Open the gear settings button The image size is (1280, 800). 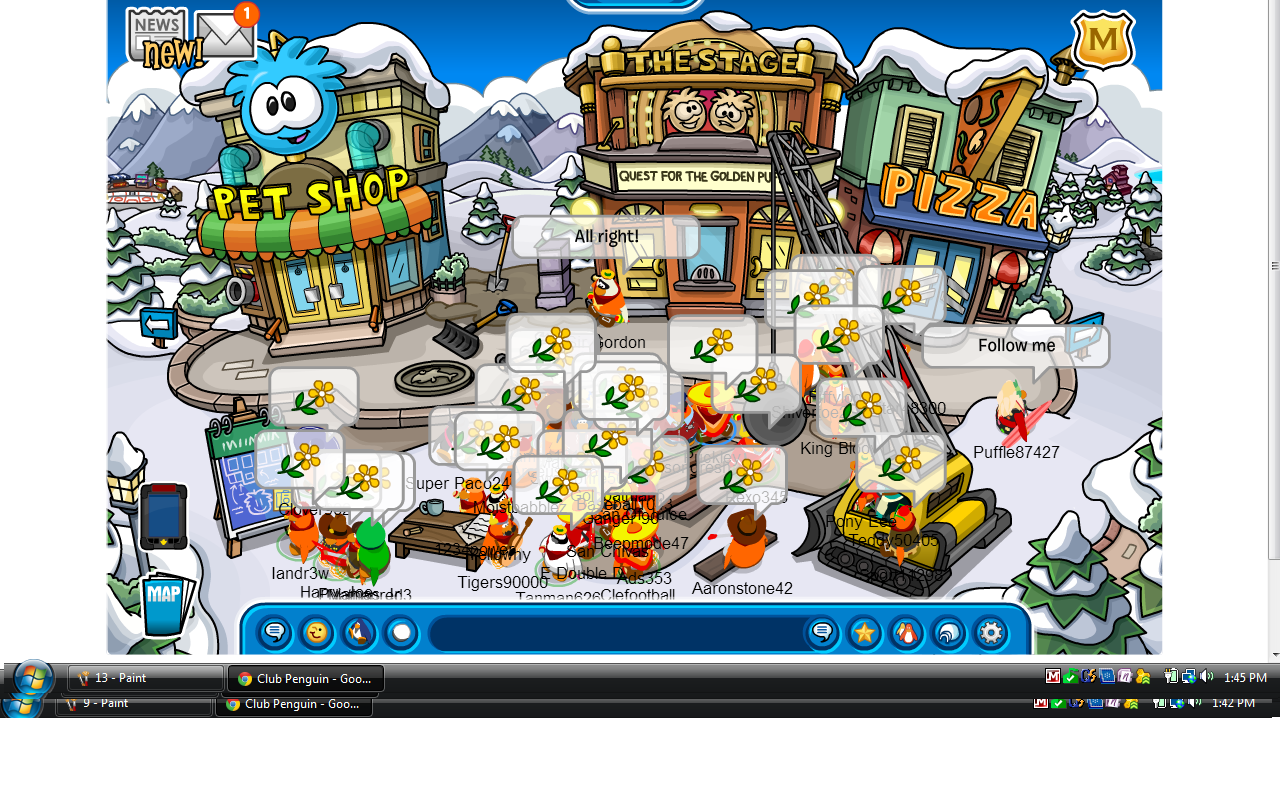990,633
